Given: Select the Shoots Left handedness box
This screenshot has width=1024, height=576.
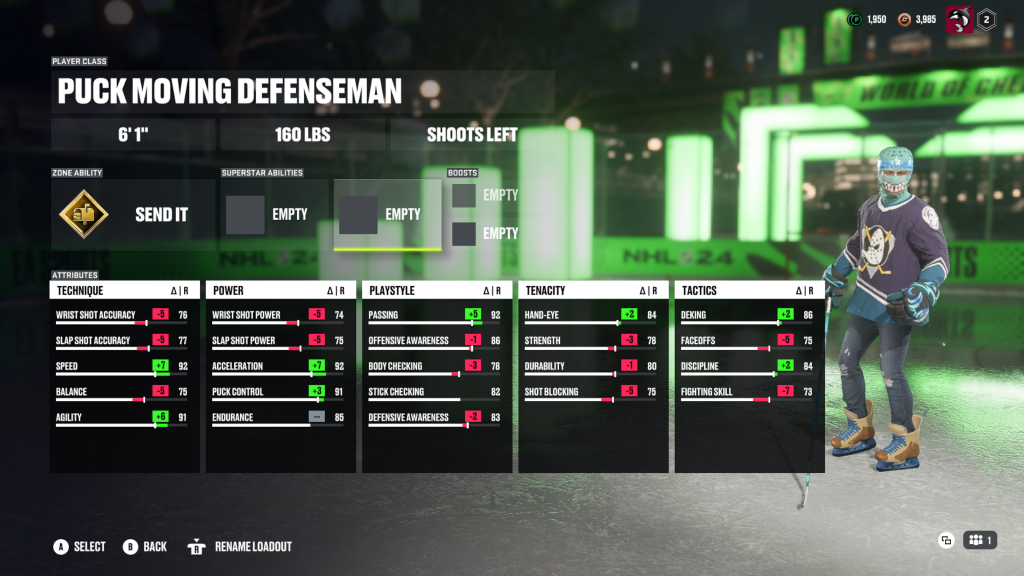Looking at the screenshot, I should [x=472, y=135].
